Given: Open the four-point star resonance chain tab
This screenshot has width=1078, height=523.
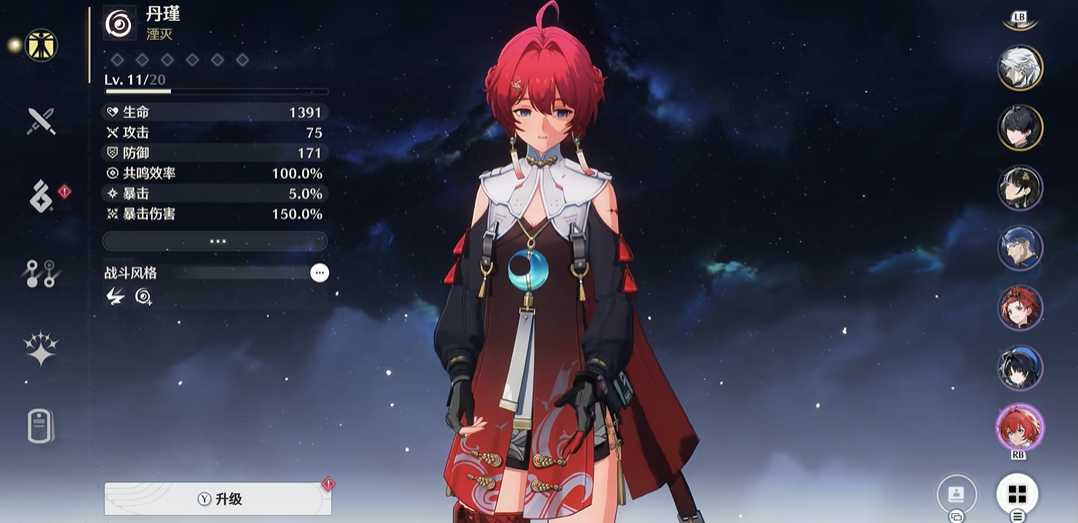Looking at the screenshot, I should pyautogui.click(x=41, y=349).
